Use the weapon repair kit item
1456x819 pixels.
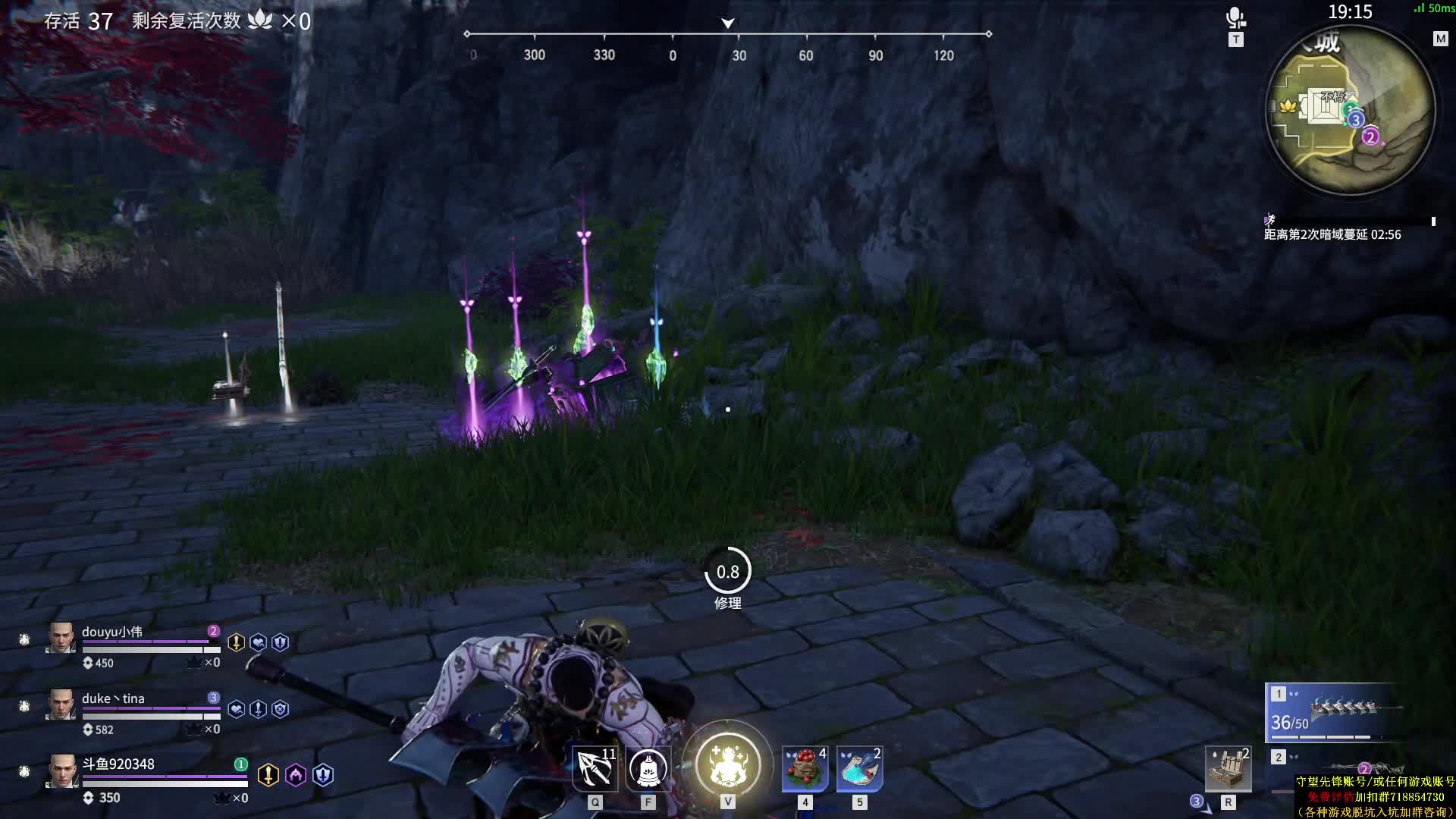[1228, 769]
